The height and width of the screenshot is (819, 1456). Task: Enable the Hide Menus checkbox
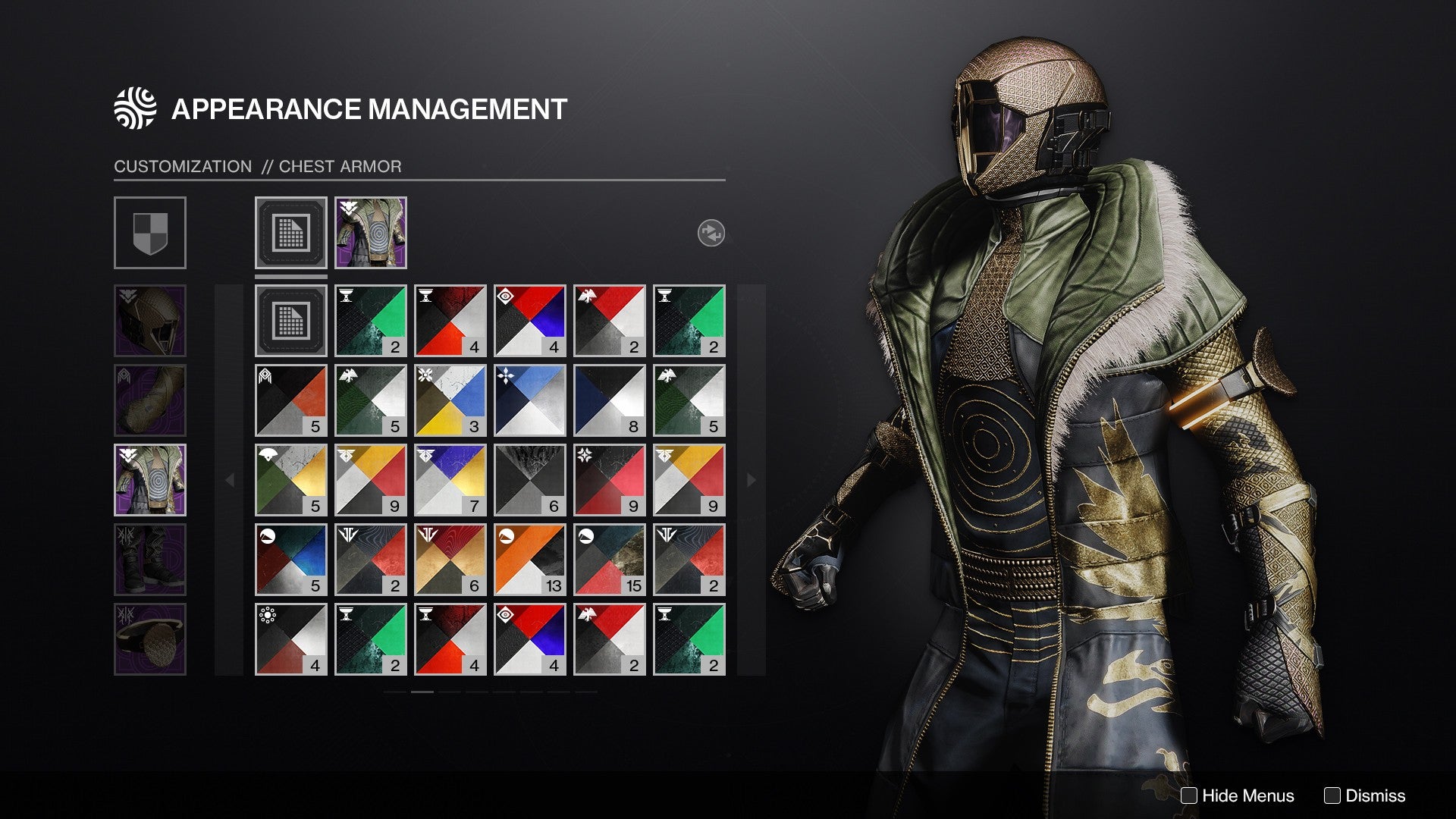pos(1189,795)
